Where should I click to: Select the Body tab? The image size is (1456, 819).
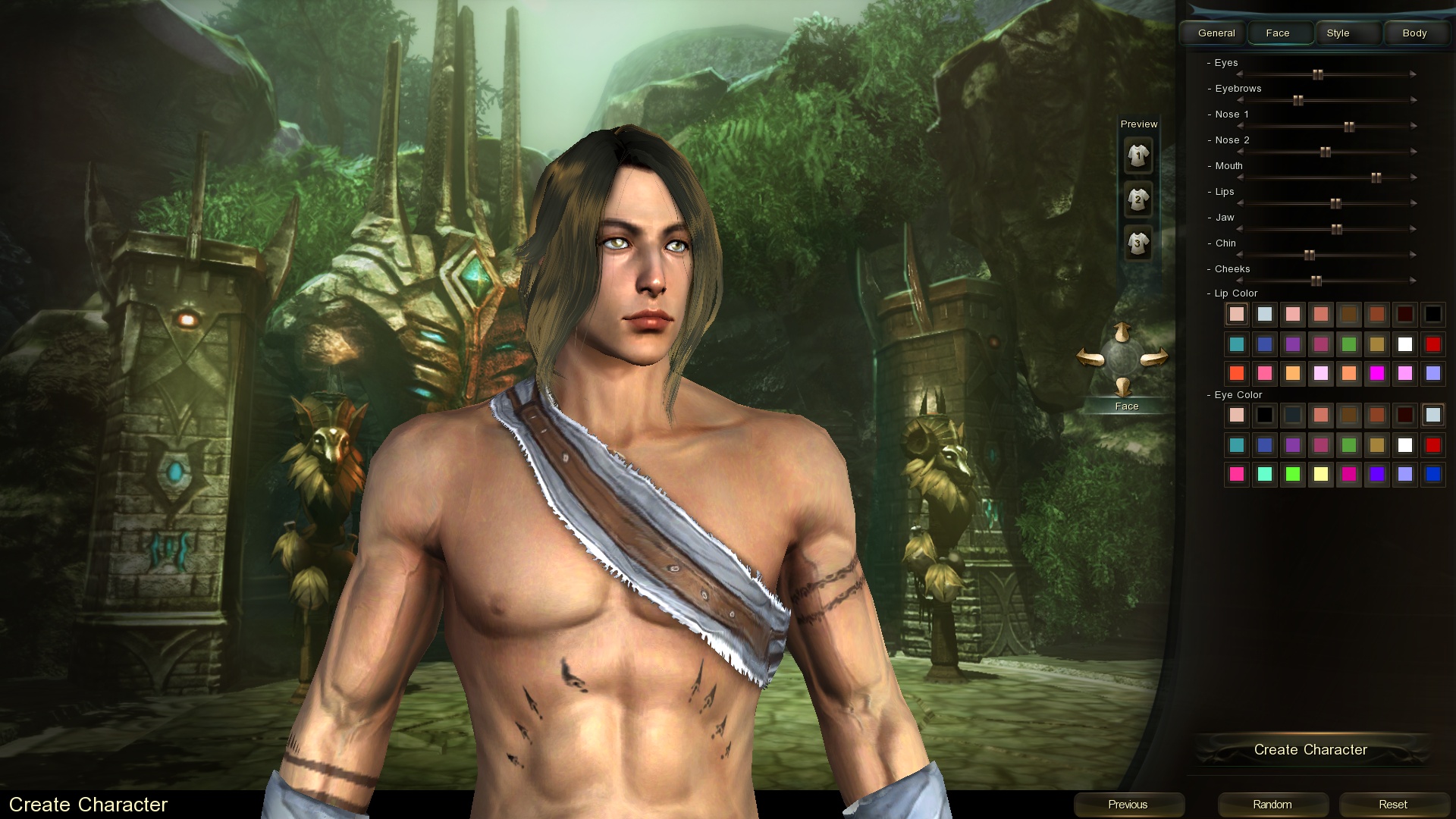1414,33
